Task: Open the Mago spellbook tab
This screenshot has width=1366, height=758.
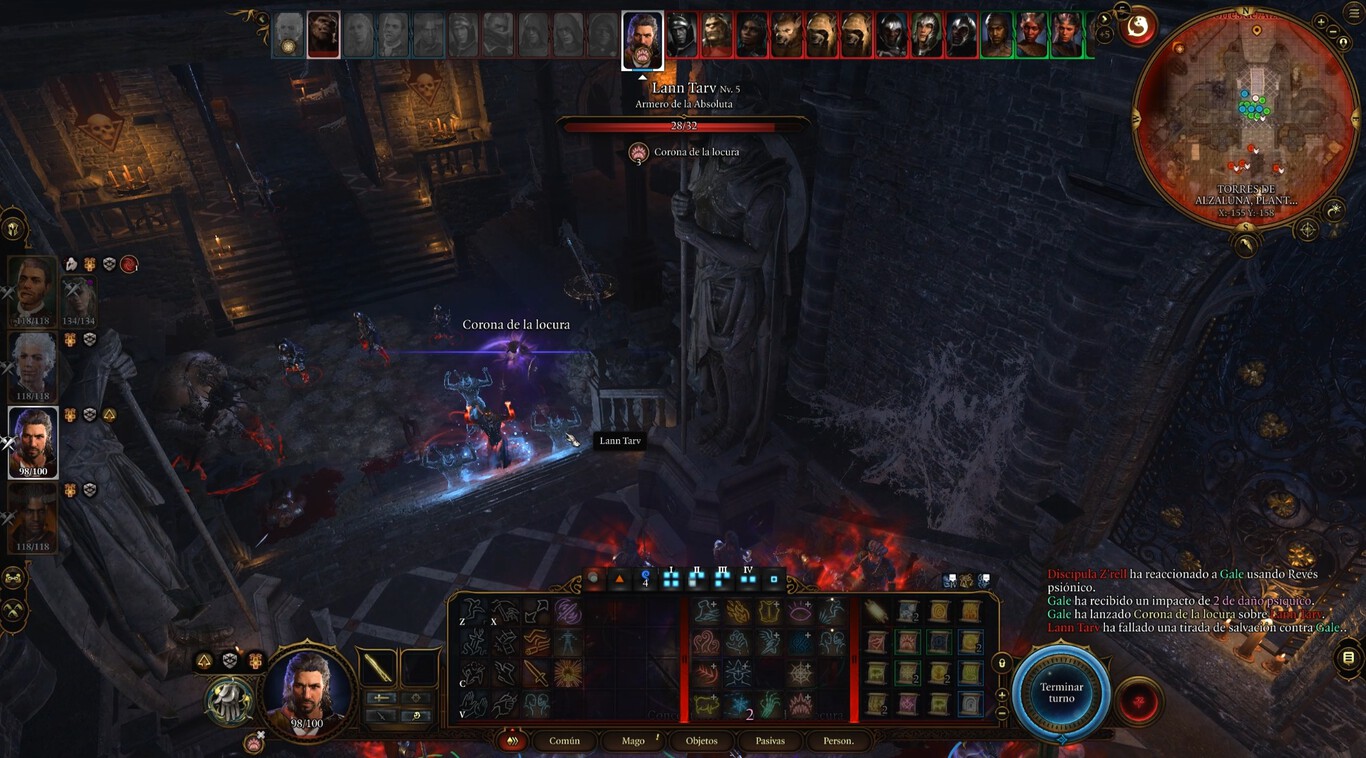Action: 632,741
